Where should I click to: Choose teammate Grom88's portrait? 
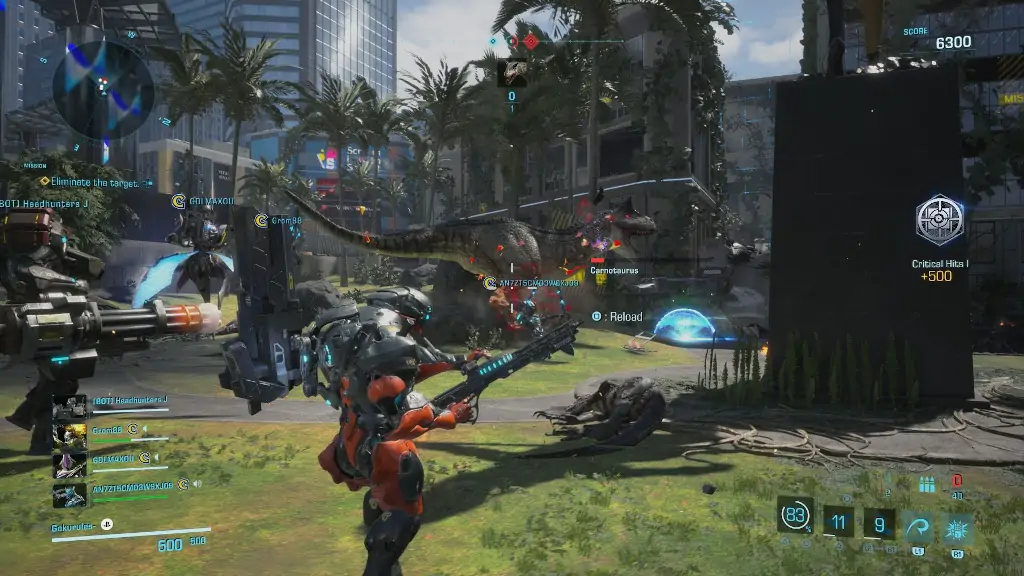(x=70, y=436)
